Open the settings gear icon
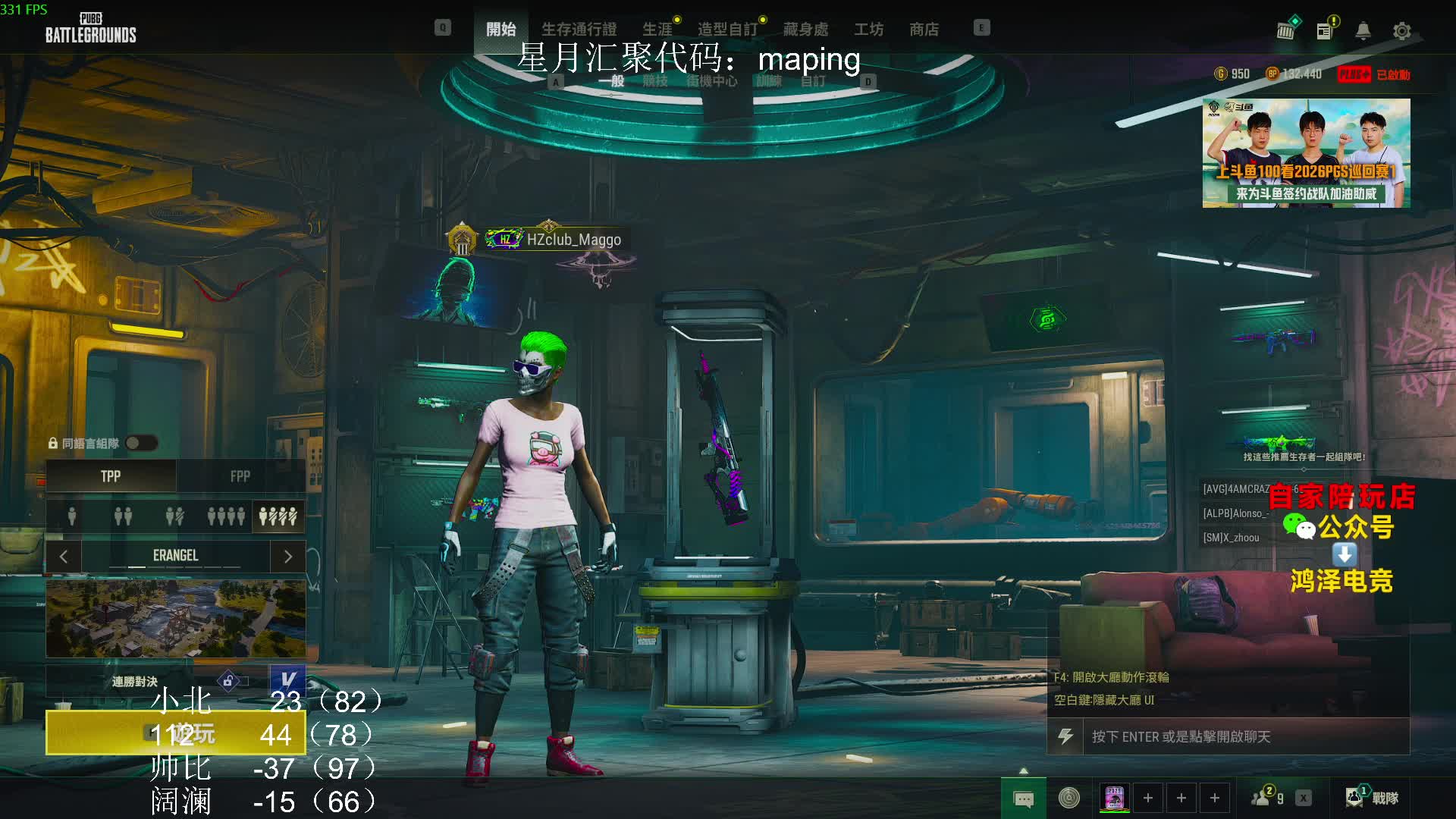 click(x=1401, y=31)
